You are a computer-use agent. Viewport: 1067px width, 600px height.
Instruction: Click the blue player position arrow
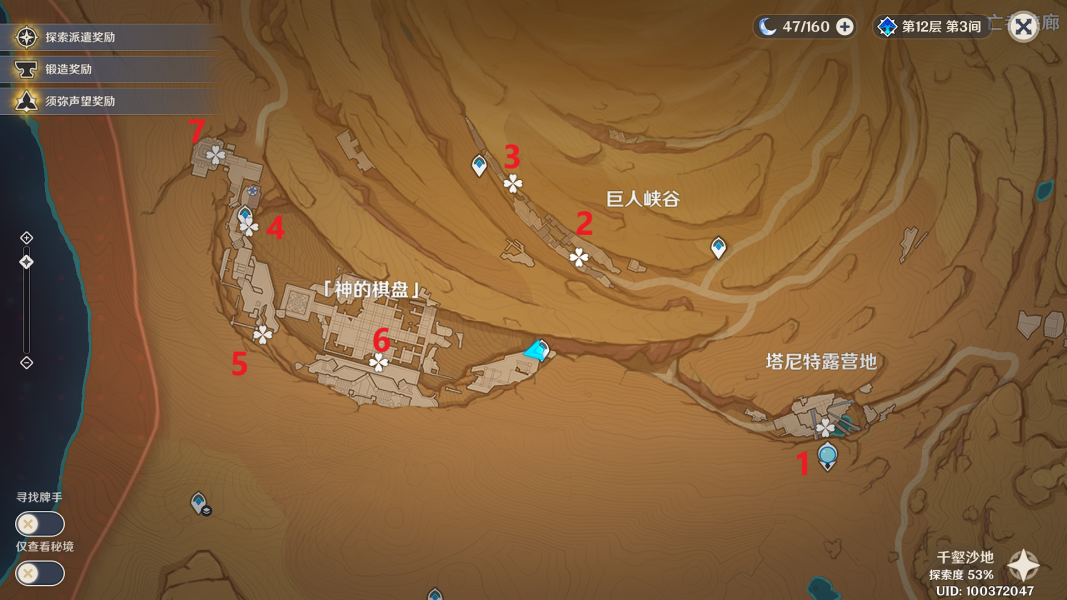click(537, 350)
